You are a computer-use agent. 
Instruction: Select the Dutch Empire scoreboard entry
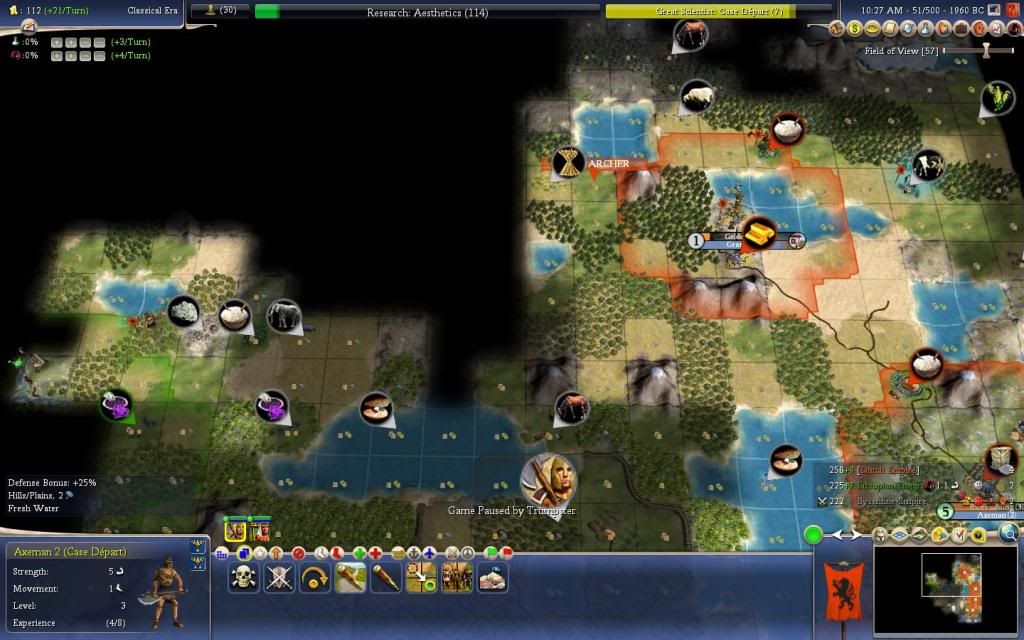pos(881,469)
